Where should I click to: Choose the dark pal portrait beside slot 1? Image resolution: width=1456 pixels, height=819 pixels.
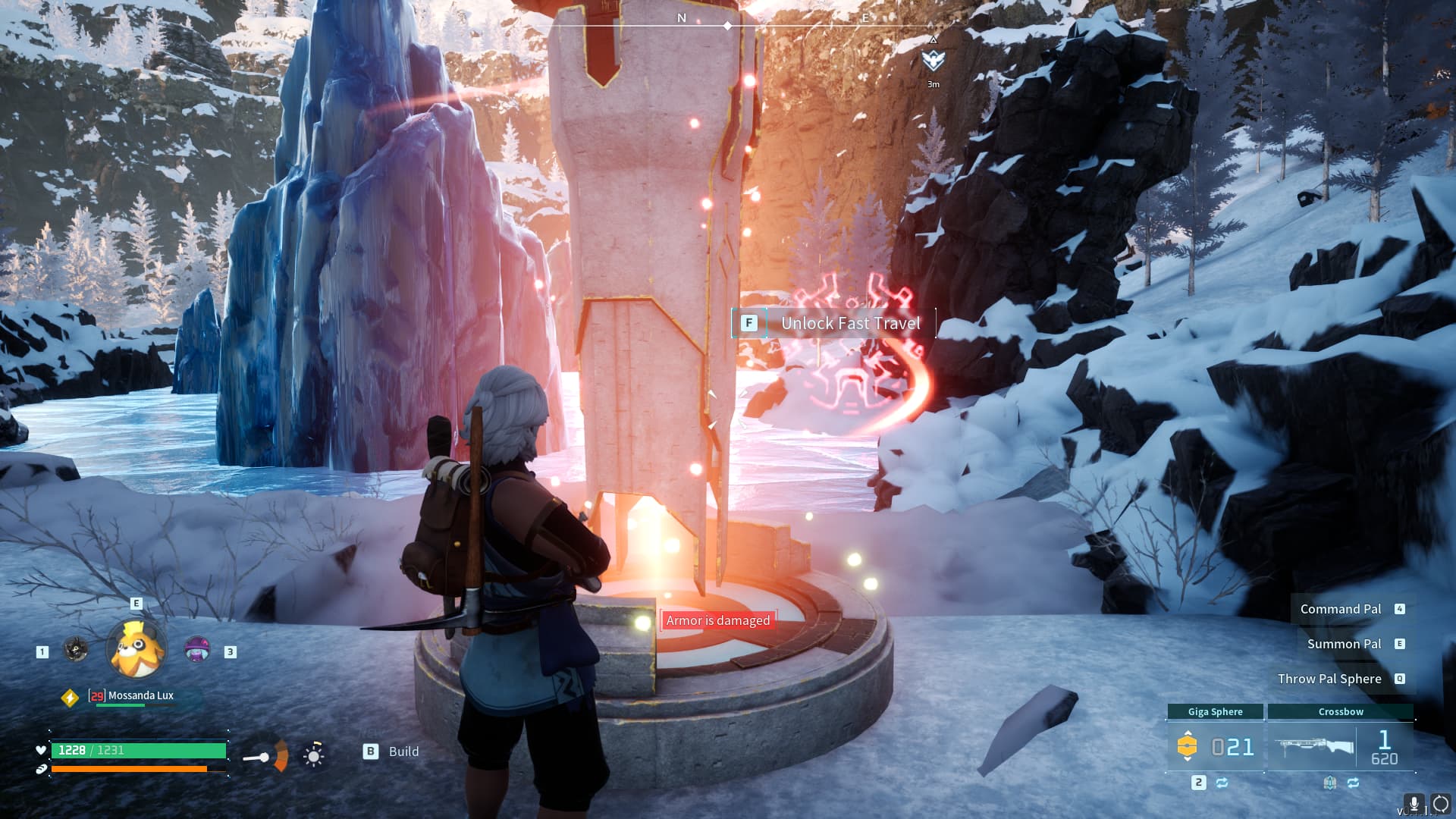click(75, 649)
